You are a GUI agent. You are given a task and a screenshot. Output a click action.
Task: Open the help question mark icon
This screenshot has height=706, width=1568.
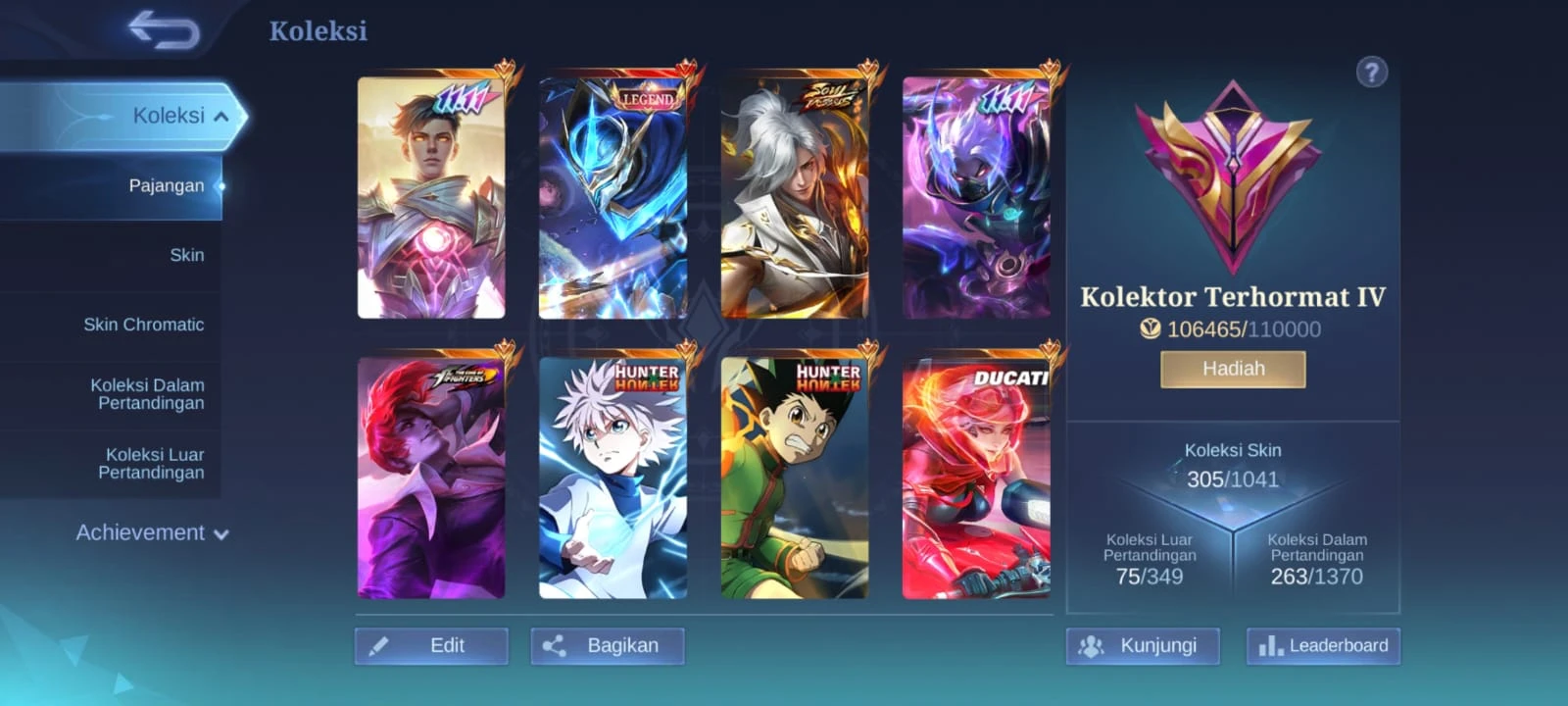1371,72
